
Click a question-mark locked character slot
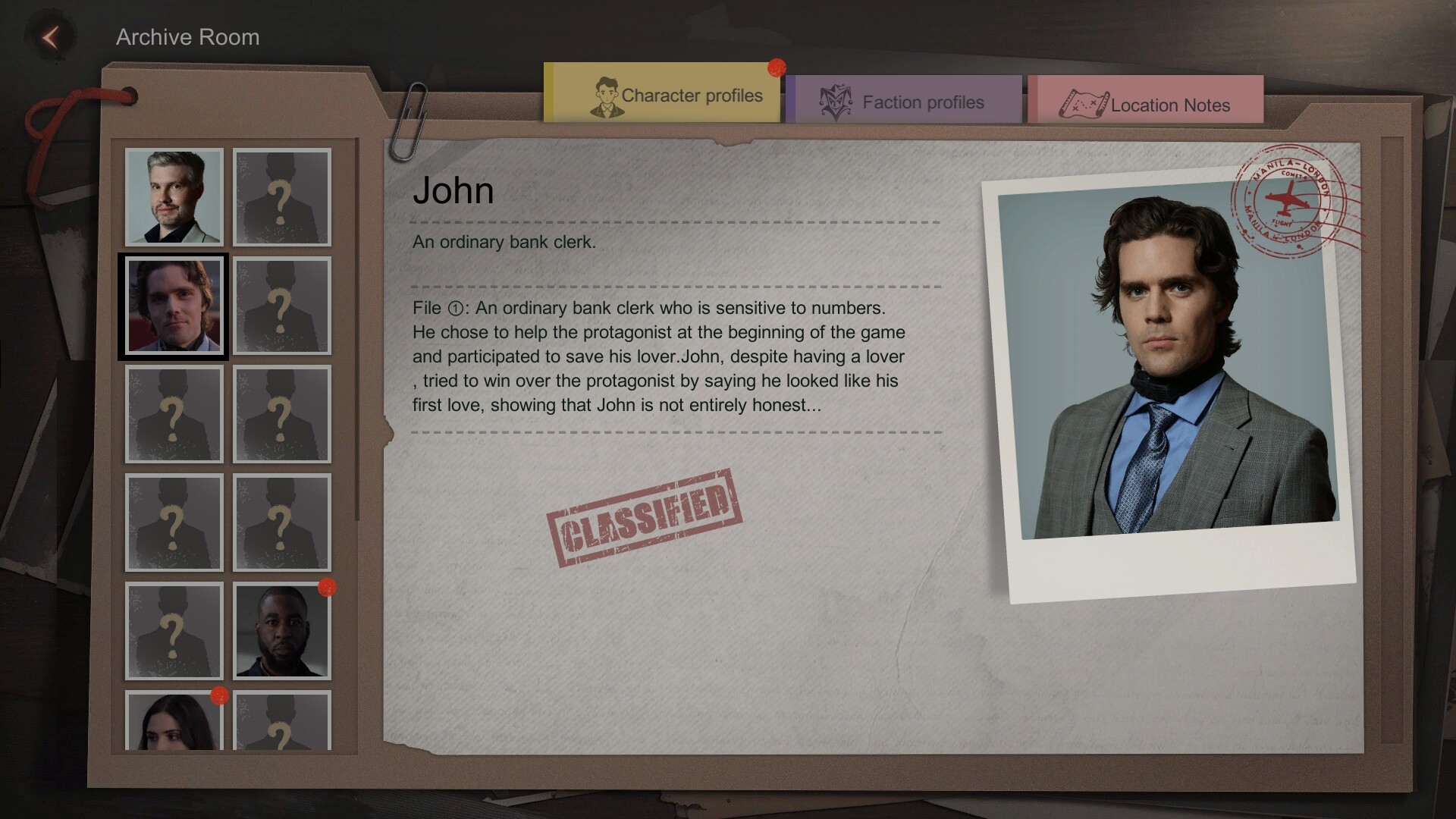pyautogui.click(x=174, y=415)
